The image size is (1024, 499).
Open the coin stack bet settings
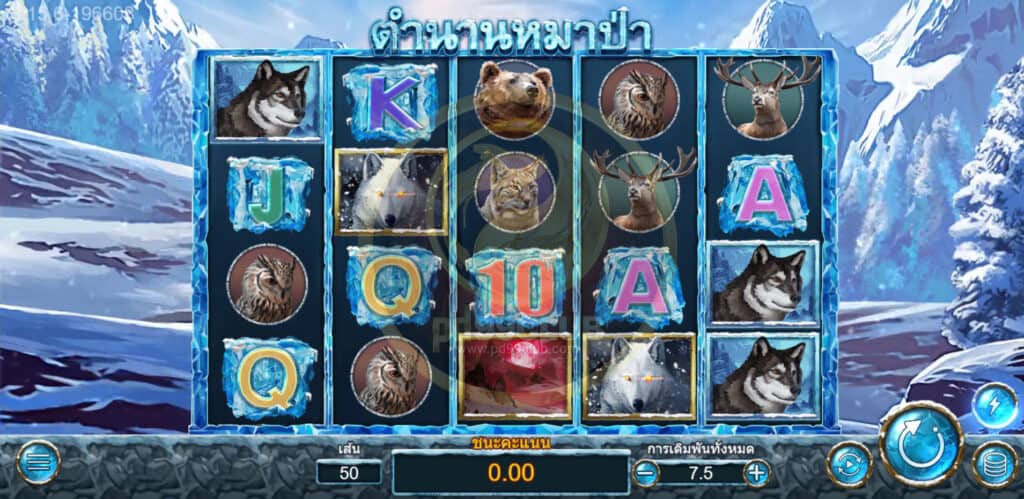[994, 464]
